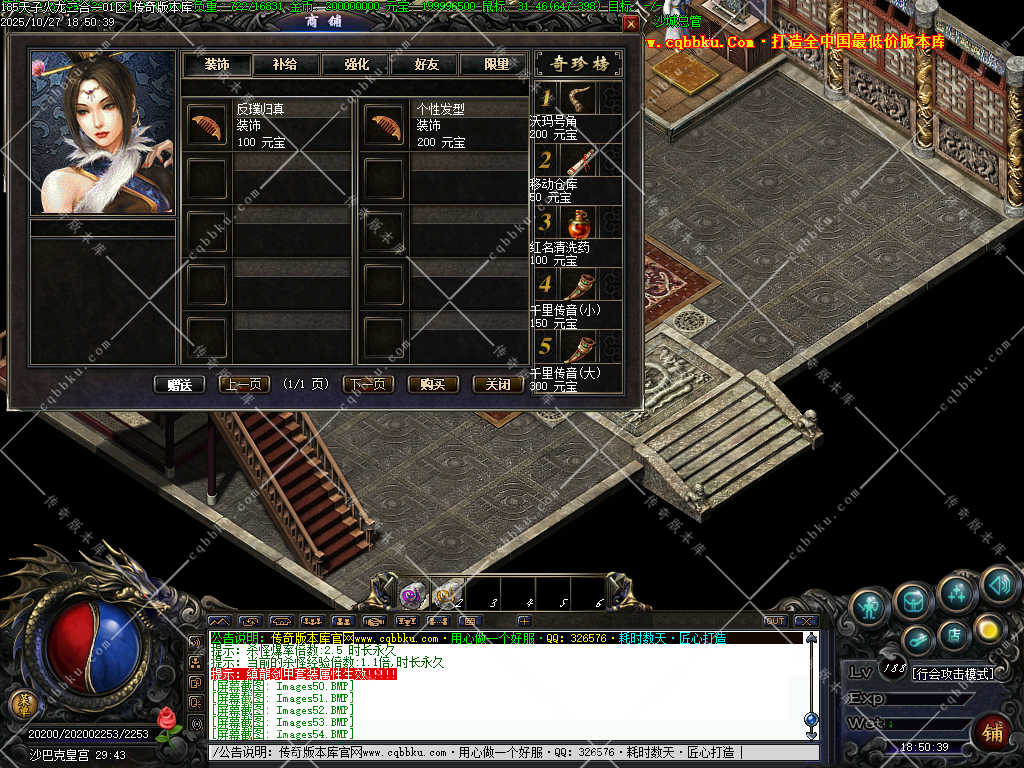1024x768 pixels.
Task: Open the 限量 limited tab
Action: (497, 64)
